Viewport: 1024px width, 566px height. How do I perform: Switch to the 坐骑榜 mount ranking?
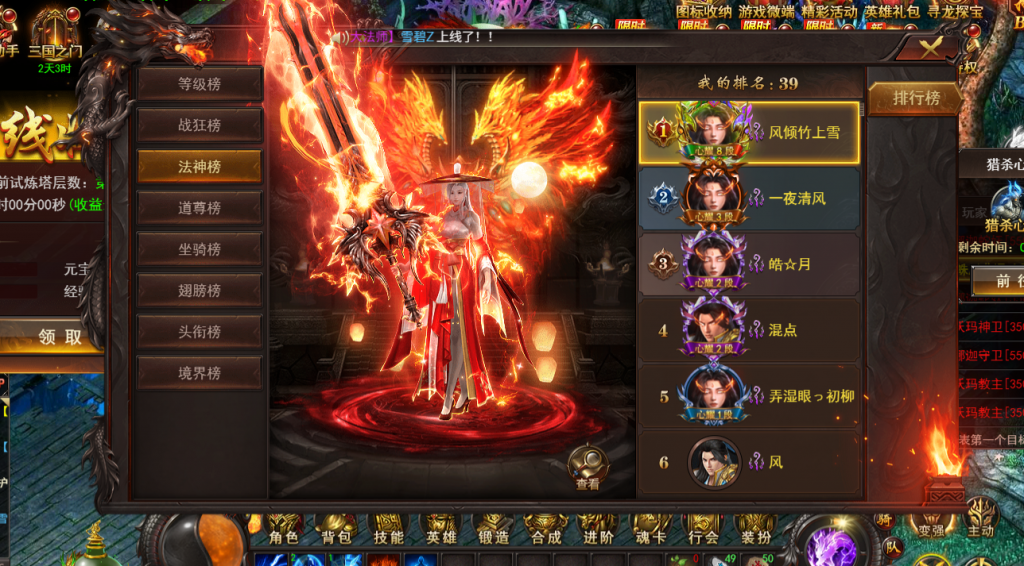click(199, 249)
